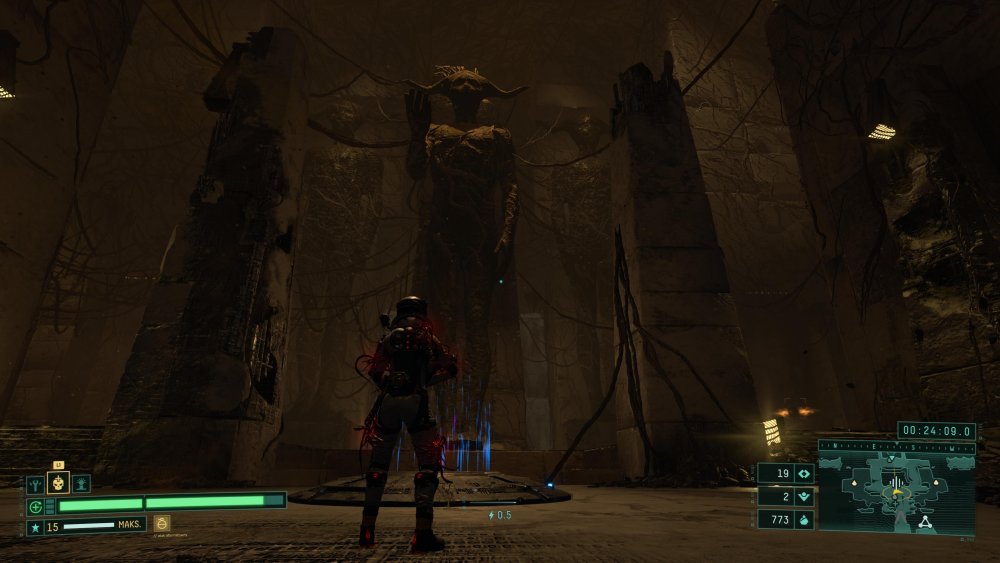
Task: Click the compass strip above the minimap
Action: (x=896, y=447)
